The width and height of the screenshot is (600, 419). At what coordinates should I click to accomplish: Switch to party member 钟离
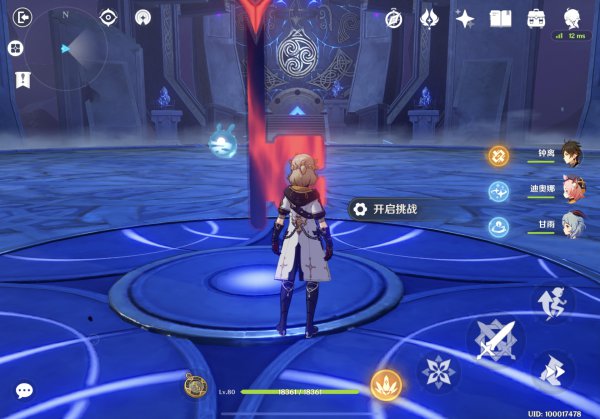click(571, 154)
